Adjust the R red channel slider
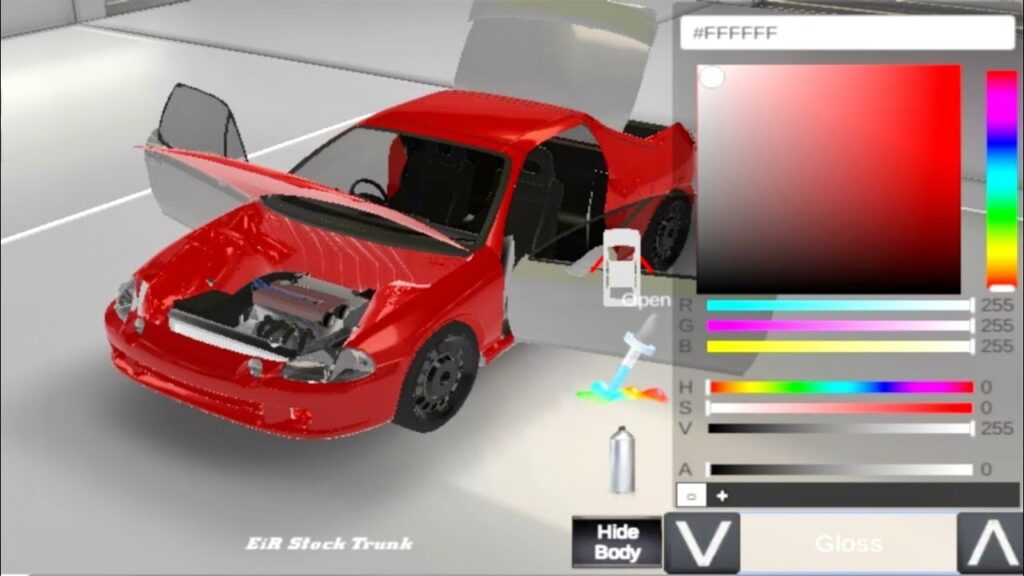 (x=840, y=306)
